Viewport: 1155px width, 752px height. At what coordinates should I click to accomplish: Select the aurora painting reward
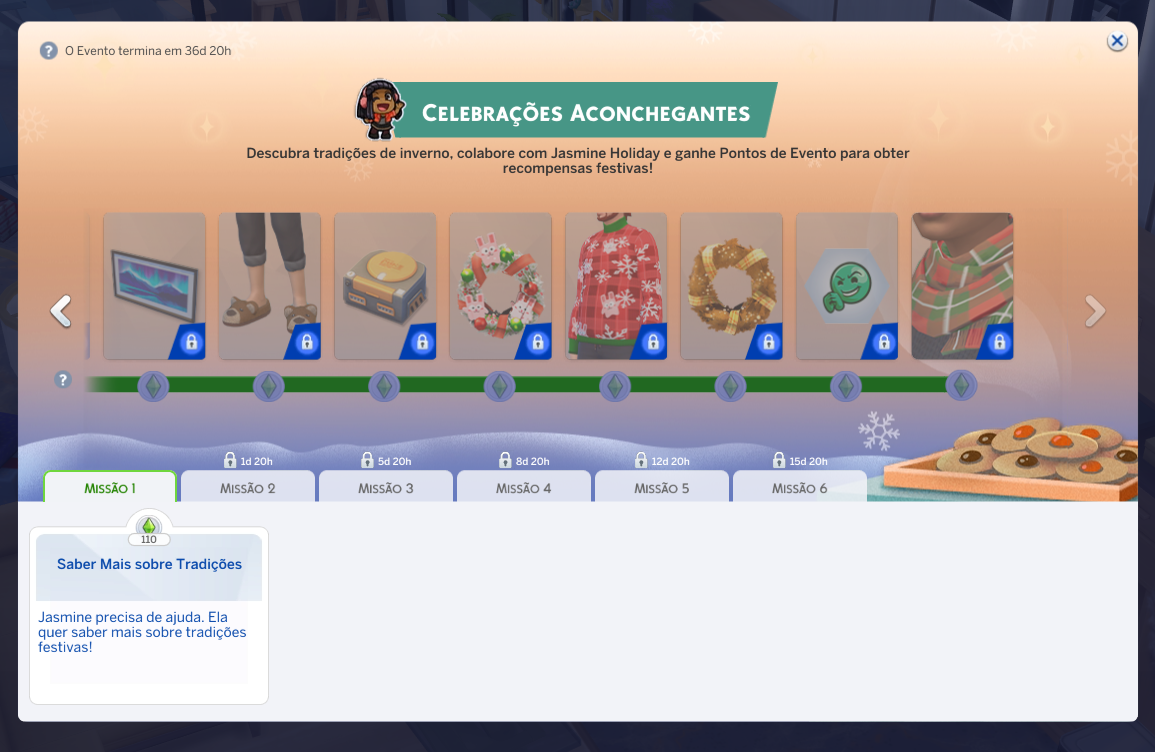pyautogui.click(x=154, y=286)
